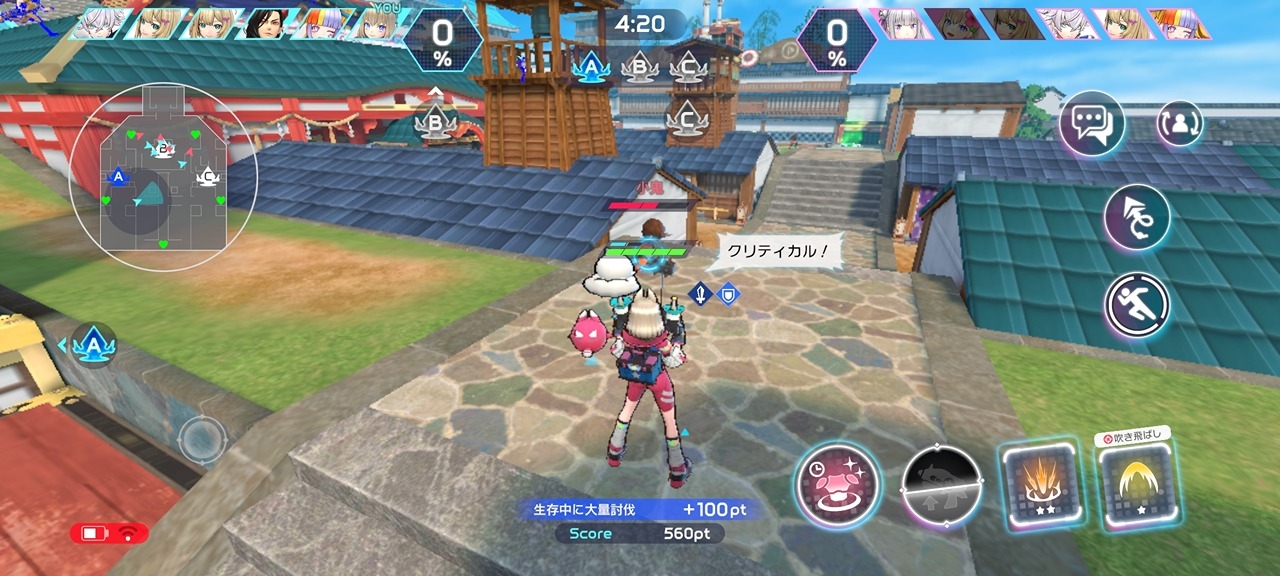Tap the character swap arrows button
The width and height of the screenshot is (1280, 576).
(x=1180, y=123)
